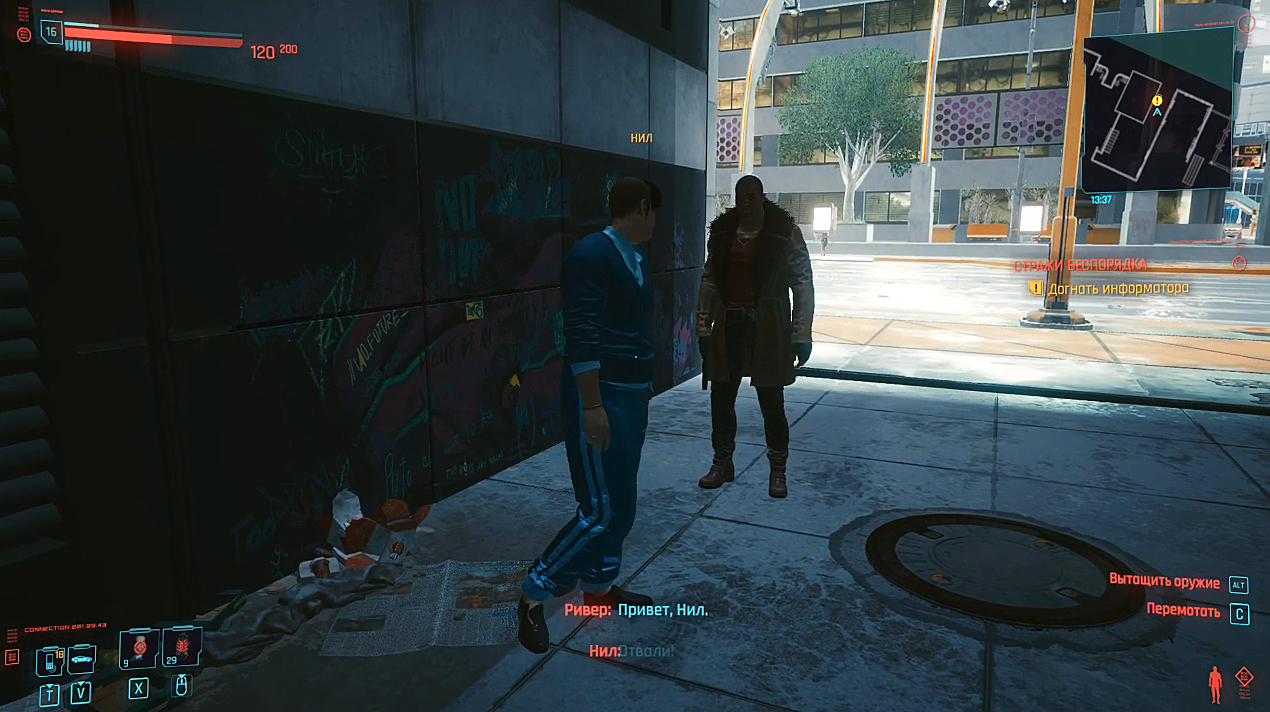Open the phone slot with 18 messages

[50, 661]
